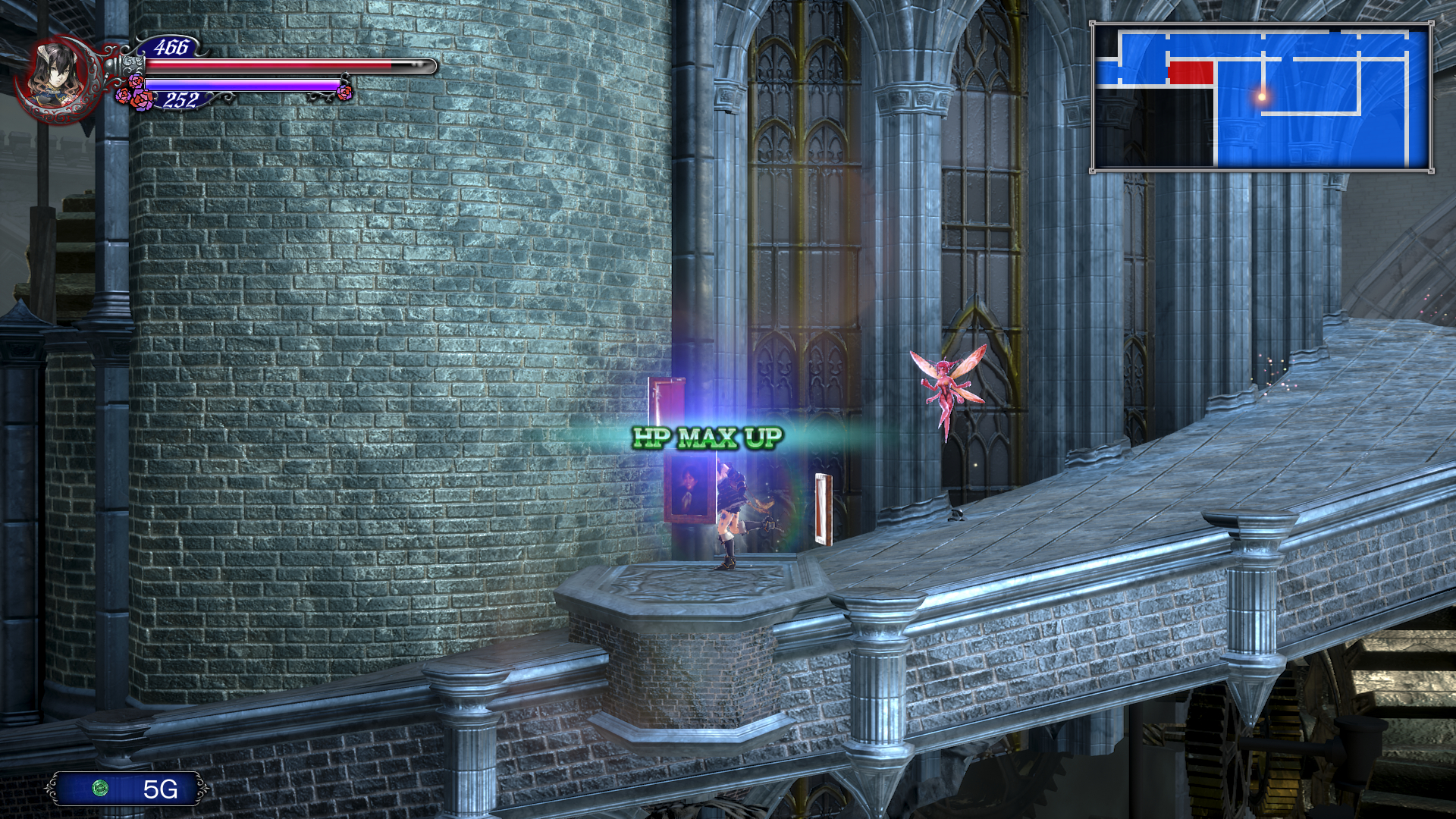The image size is (1456, 819).
Task: Open the castle minimap
Action: (1262, 97)
